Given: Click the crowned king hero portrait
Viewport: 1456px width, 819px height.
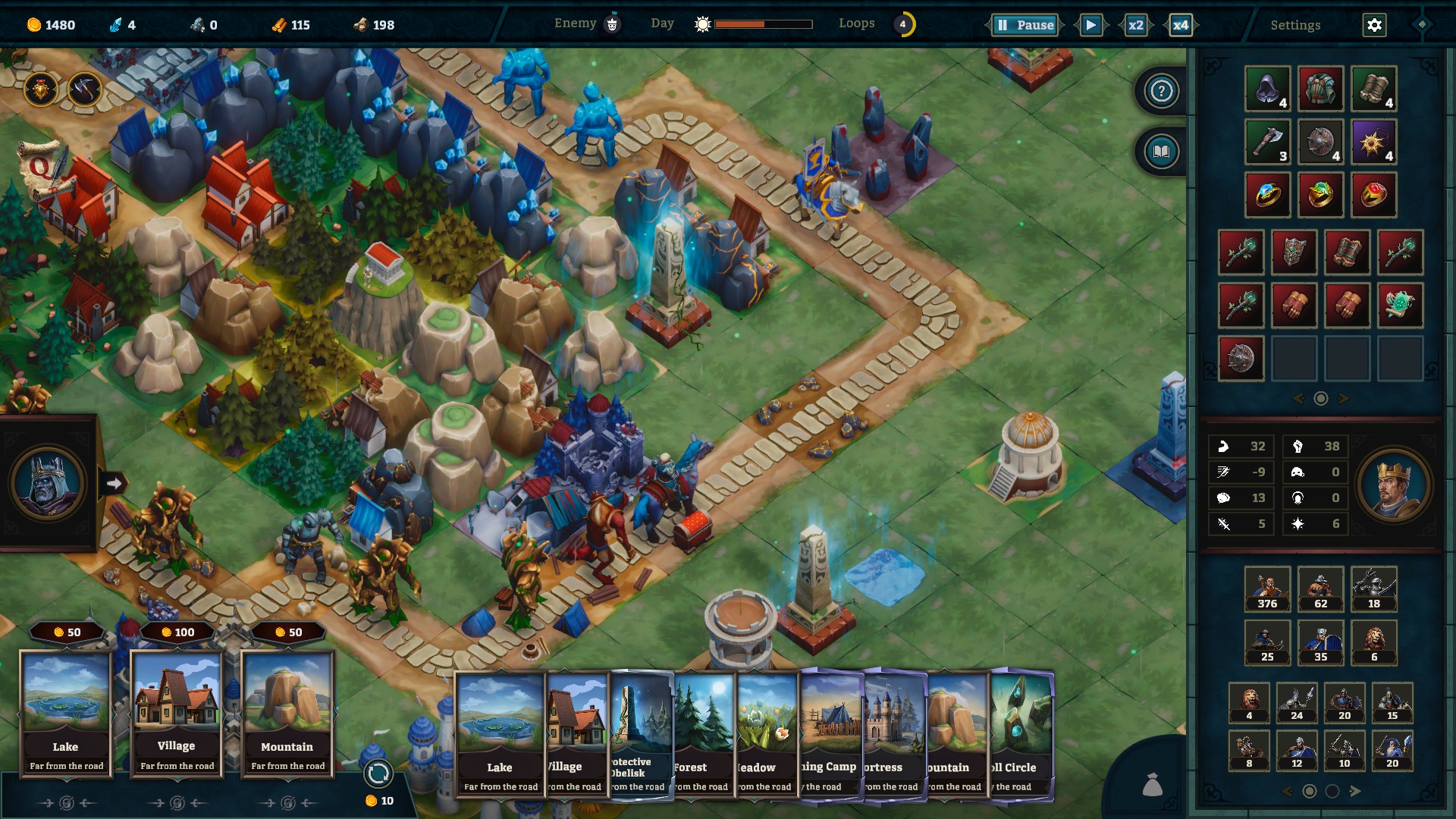Looking at the screenshot, I should pyautogui.click(x=1394, y=485).
